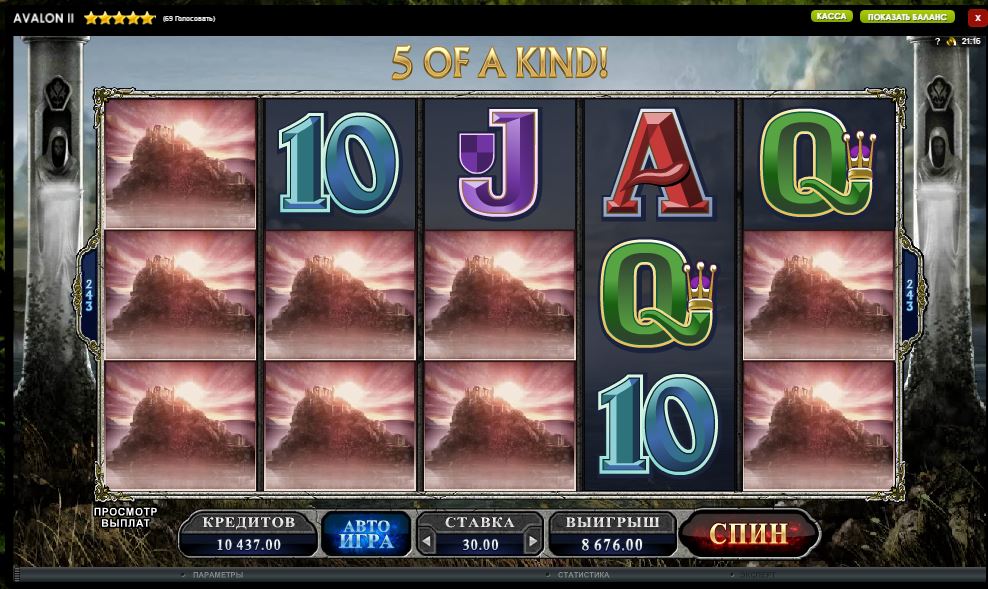The width and height of the screenshot is (988, 589).
Task: Open the ПРОСМОТР ВЫПЛАТ paytable
Action: coord(126,517)
